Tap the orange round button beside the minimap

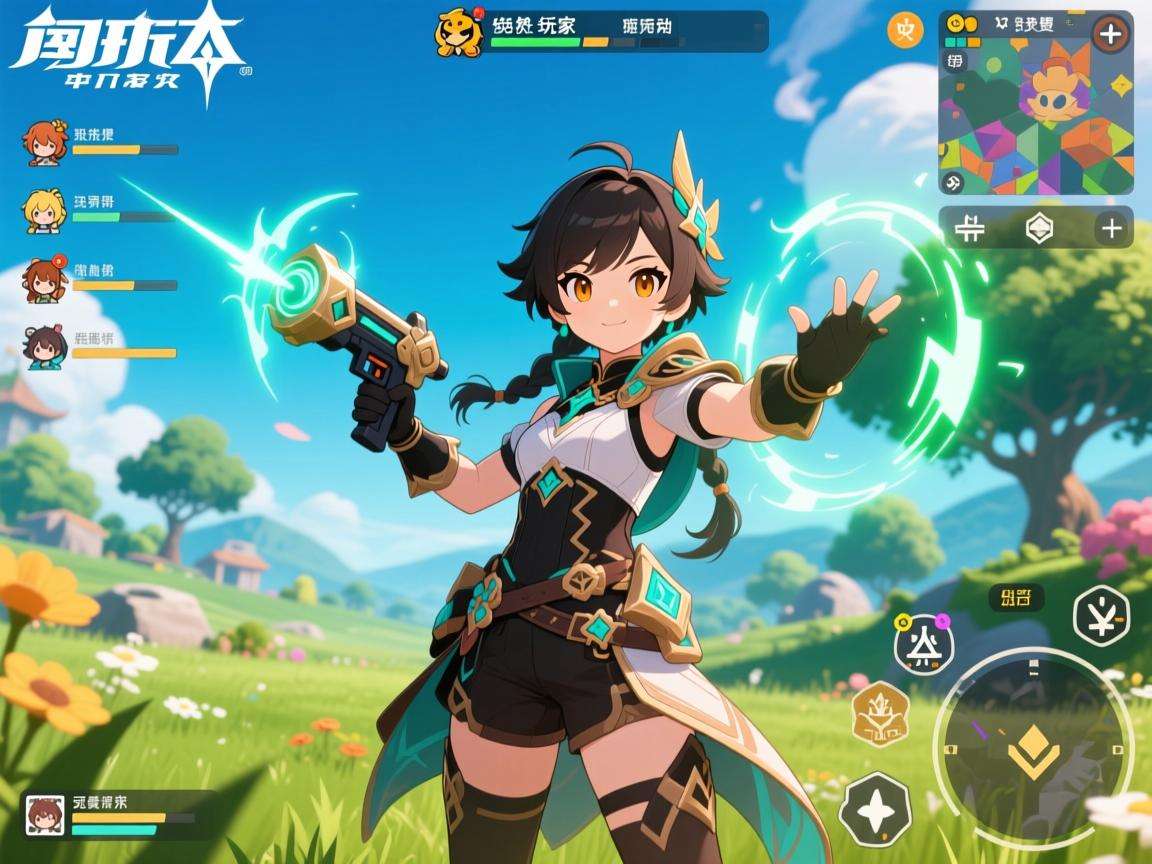tap(905, 31)
